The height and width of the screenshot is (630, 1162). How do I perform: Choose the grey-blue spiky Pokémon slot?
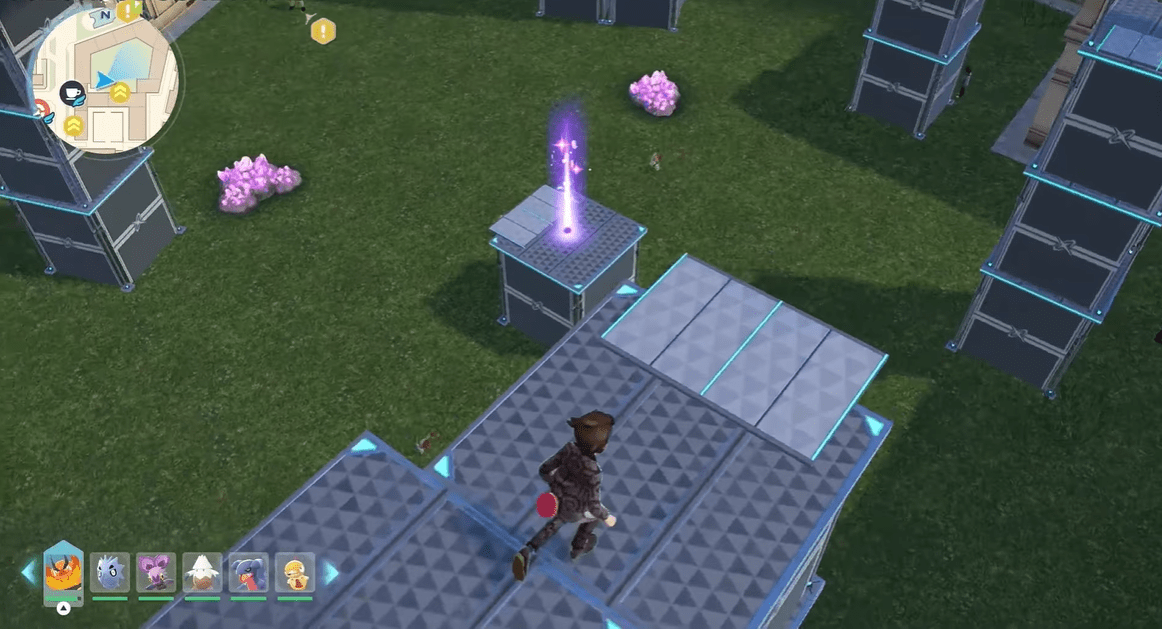(x=110, y=573)
